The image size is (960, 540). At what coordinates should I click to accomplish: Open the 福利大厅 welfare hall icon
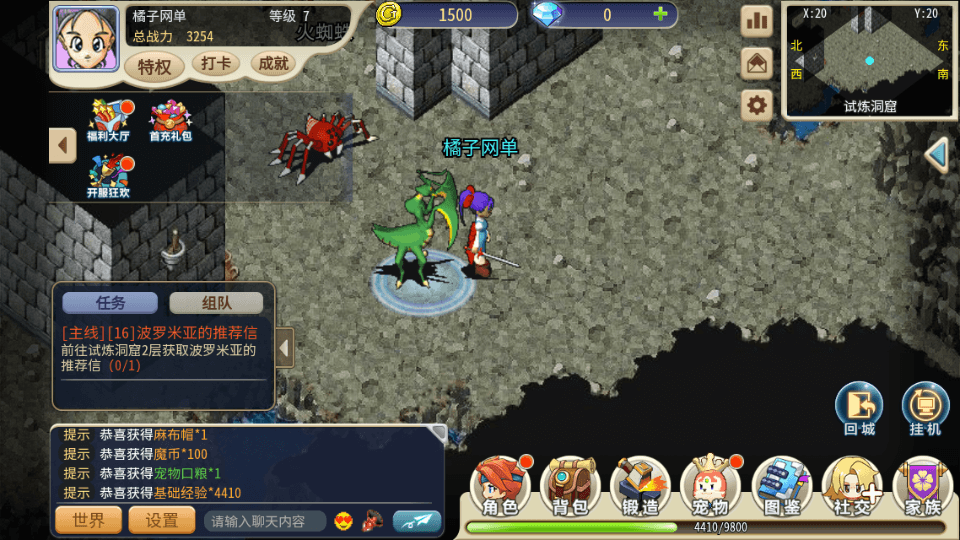[x=109, y=120]
